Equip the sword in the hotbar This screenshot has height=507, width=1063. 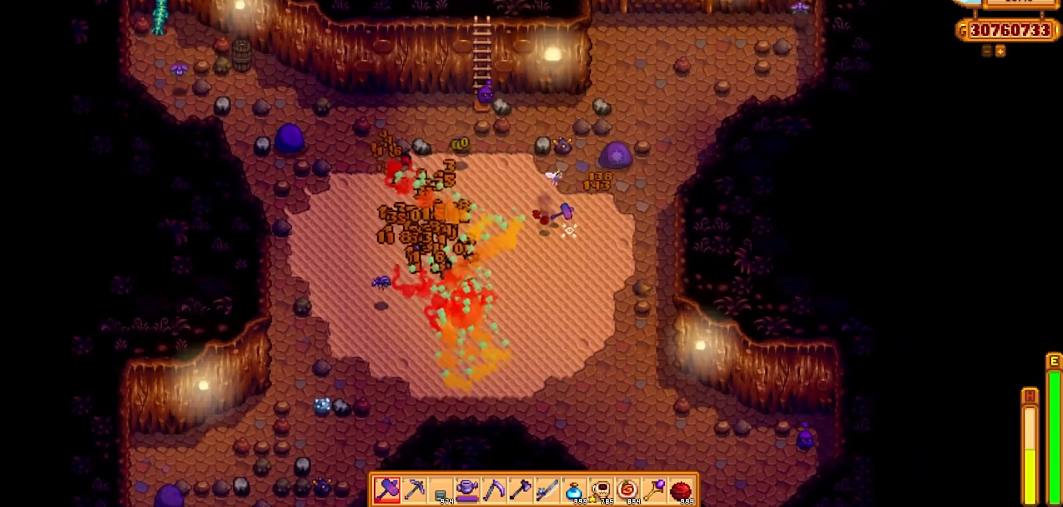pos(547,490)
